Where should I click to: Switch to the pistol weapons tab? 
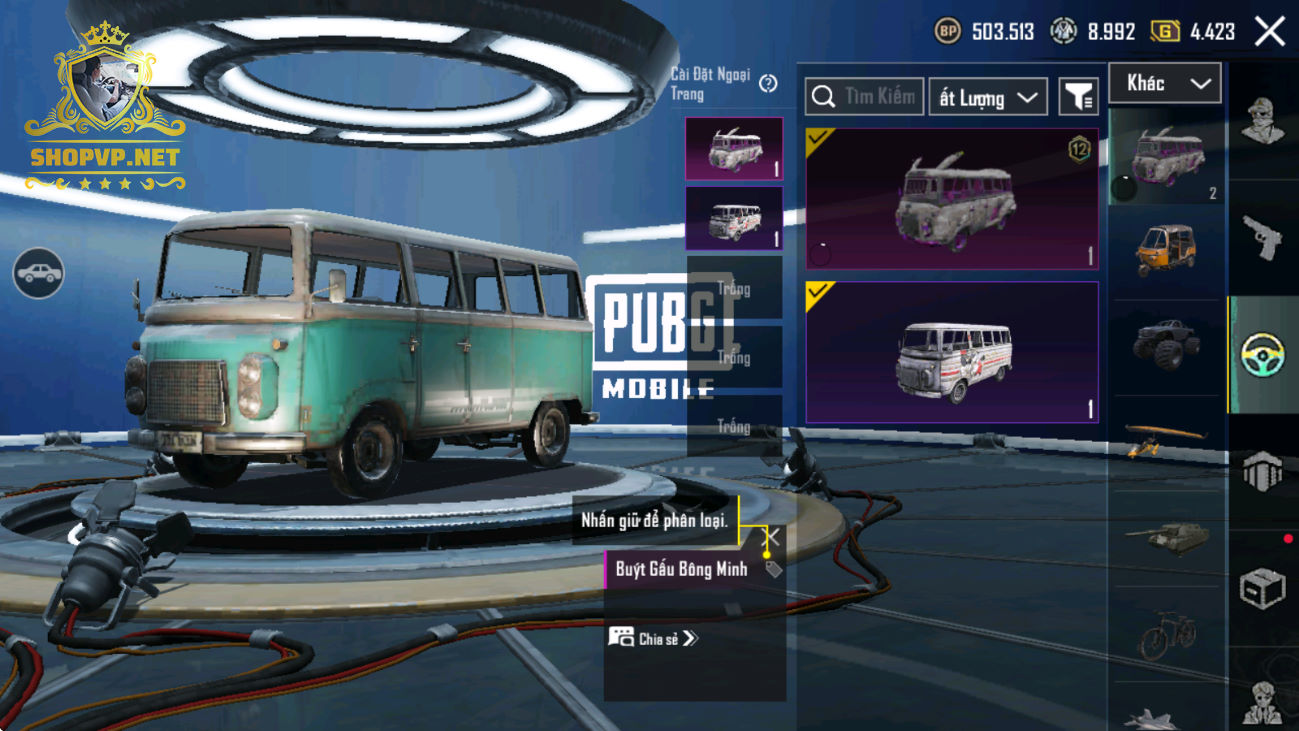(1262, 237)
